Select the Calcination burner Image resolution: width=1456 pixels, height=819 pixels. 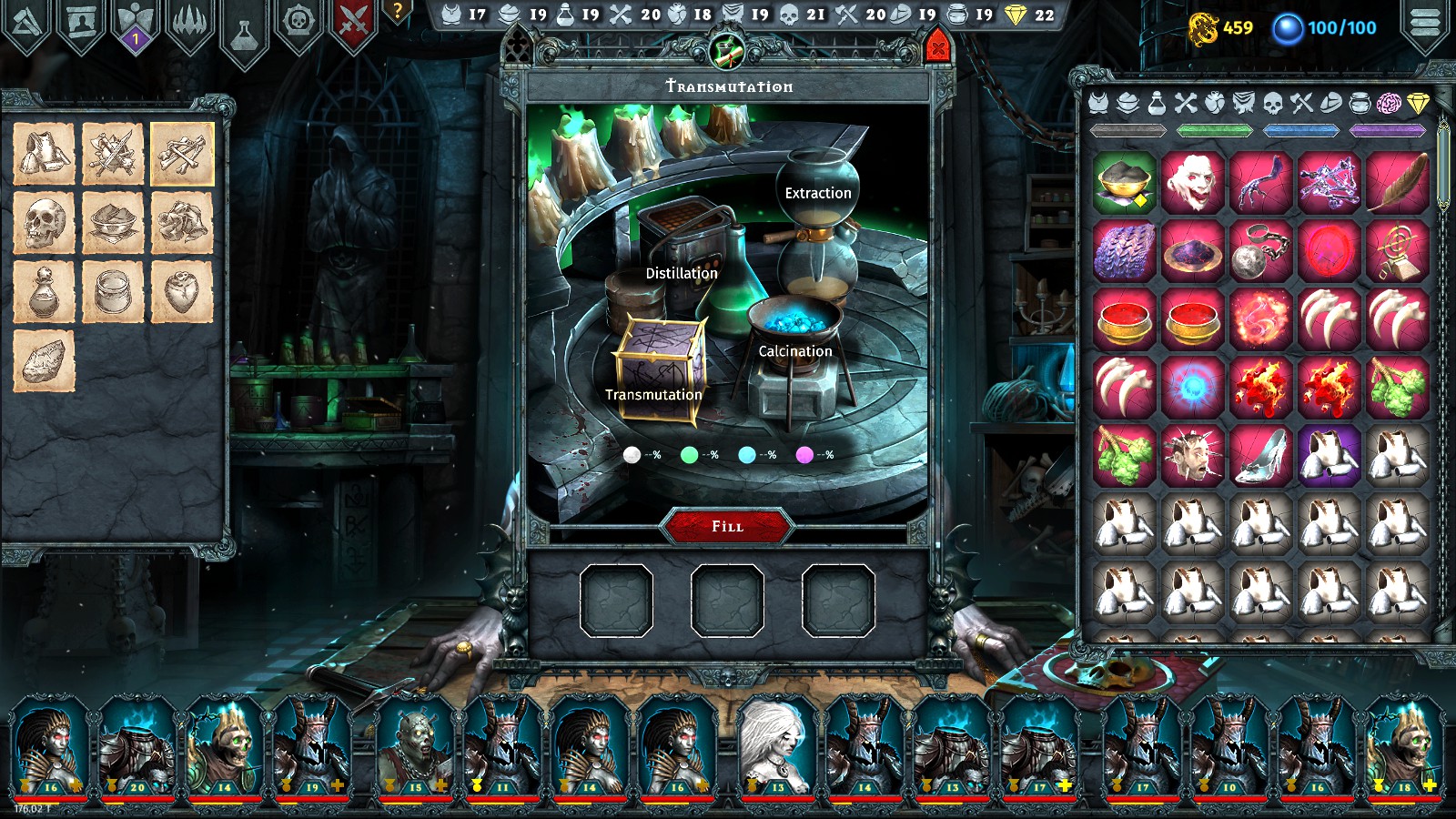pyautogui.click(x=794, y=349)
